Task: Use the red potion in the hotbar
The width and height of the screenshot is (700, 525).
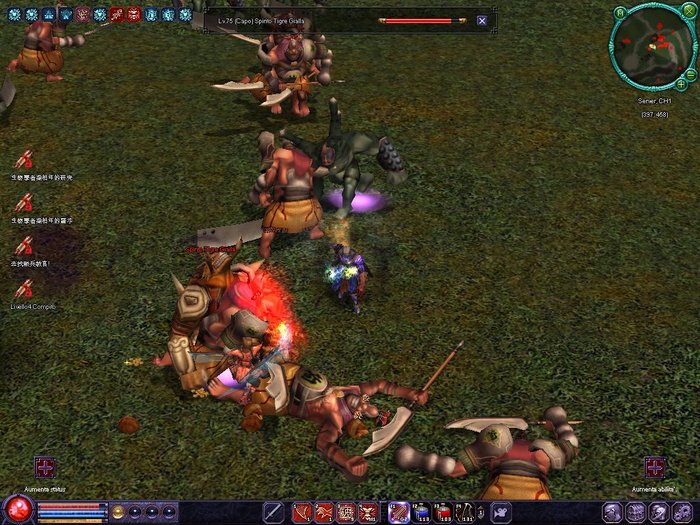Action: [x=443, y=513]
